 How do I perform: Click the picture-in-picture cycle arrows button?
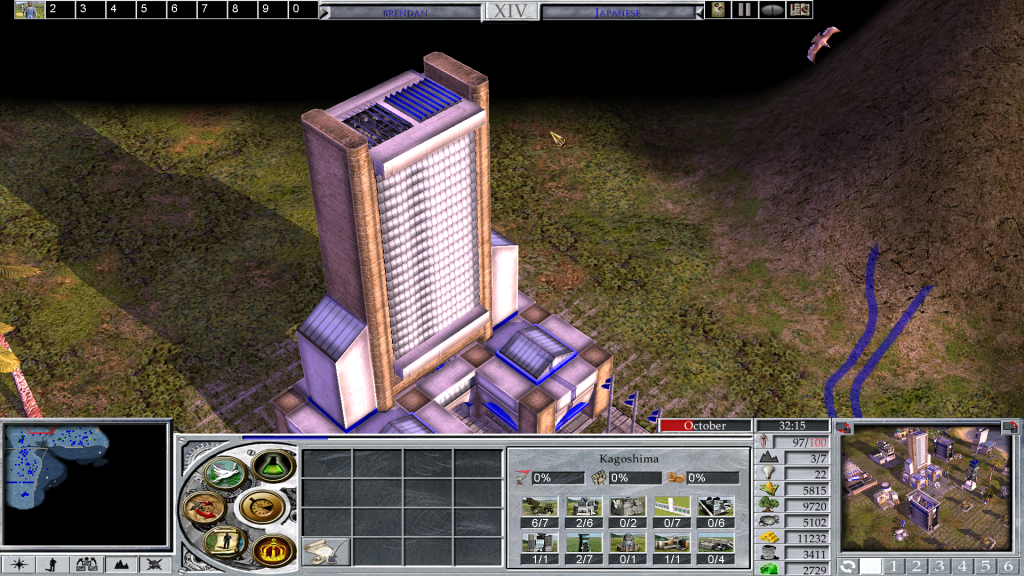[849, 566]
